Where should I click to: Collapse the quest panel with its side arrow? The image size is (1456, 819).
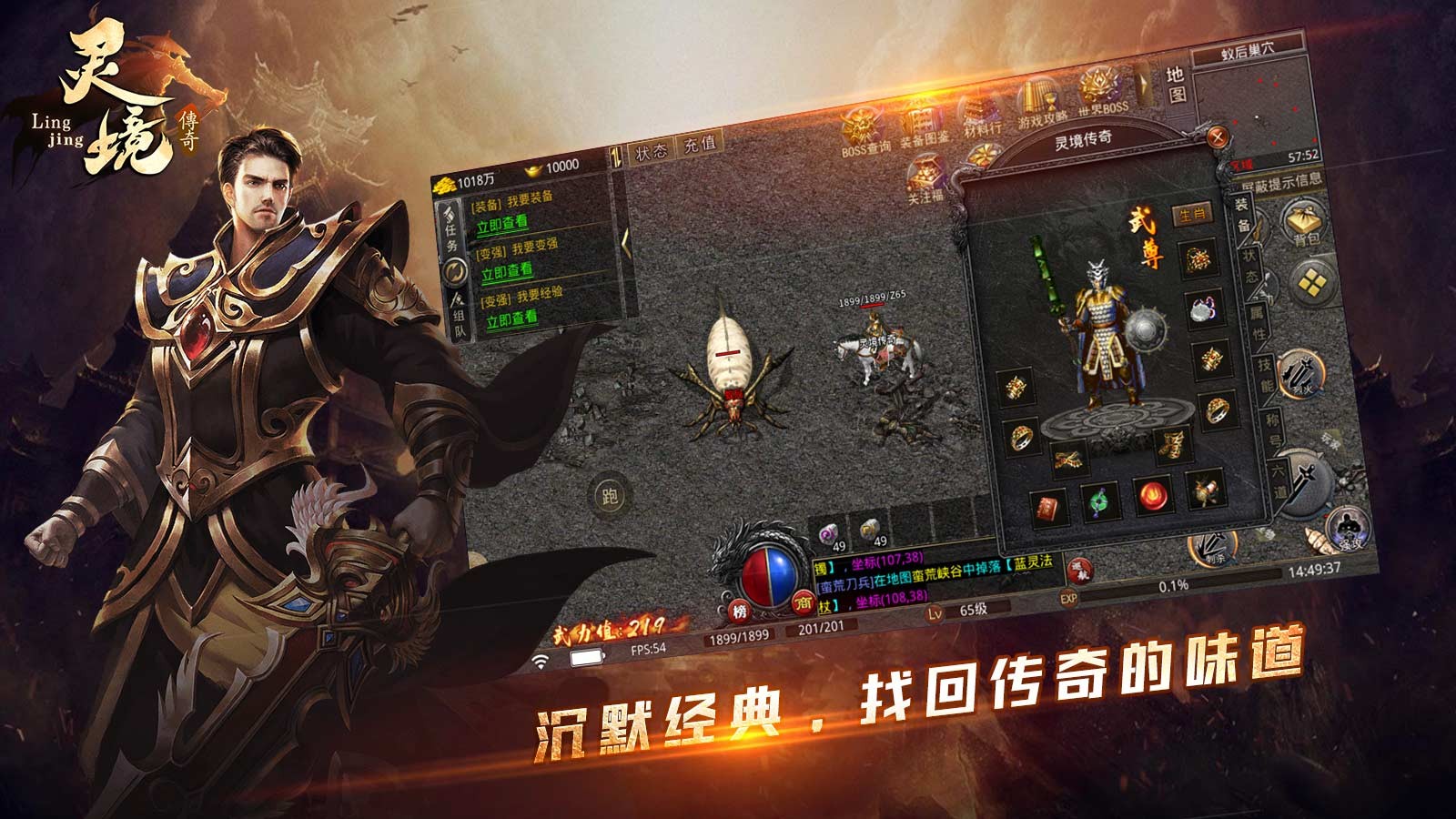coord(624,244)
